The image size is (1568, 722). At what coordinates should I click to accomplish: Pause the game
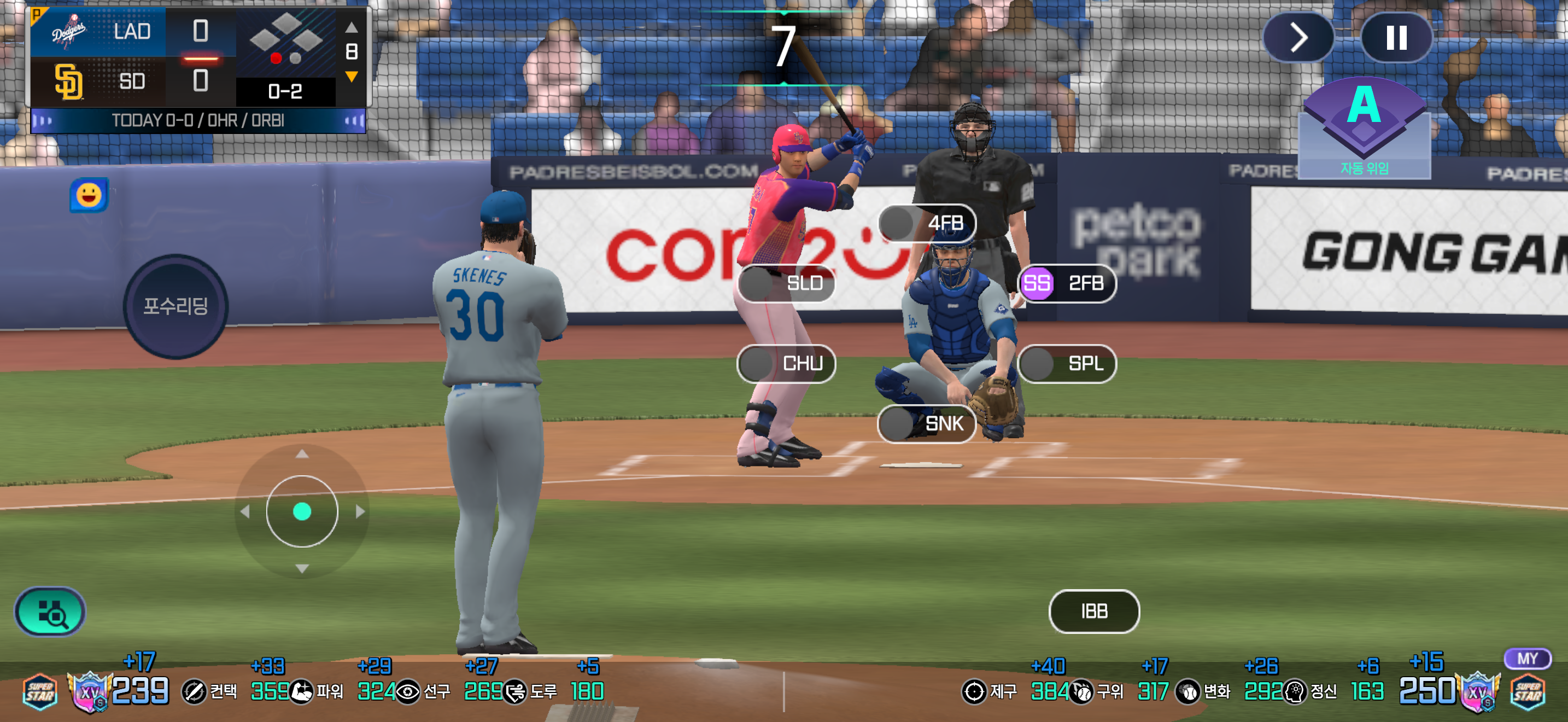(x=1396, y=38)
